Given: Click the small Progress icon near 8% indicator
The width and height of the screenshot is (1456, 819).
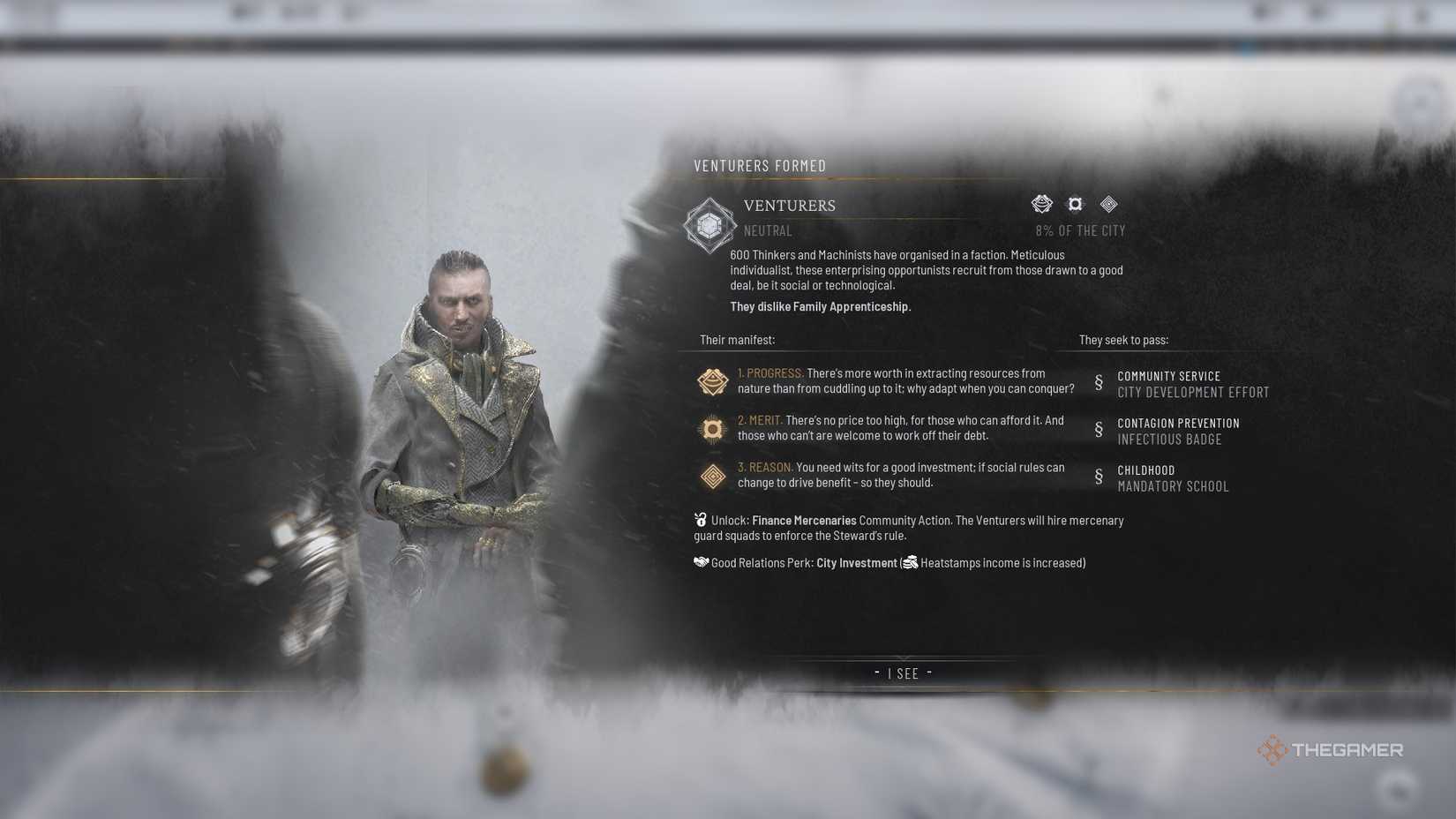Looking at the screenshot, I should tap(1042, 204).
